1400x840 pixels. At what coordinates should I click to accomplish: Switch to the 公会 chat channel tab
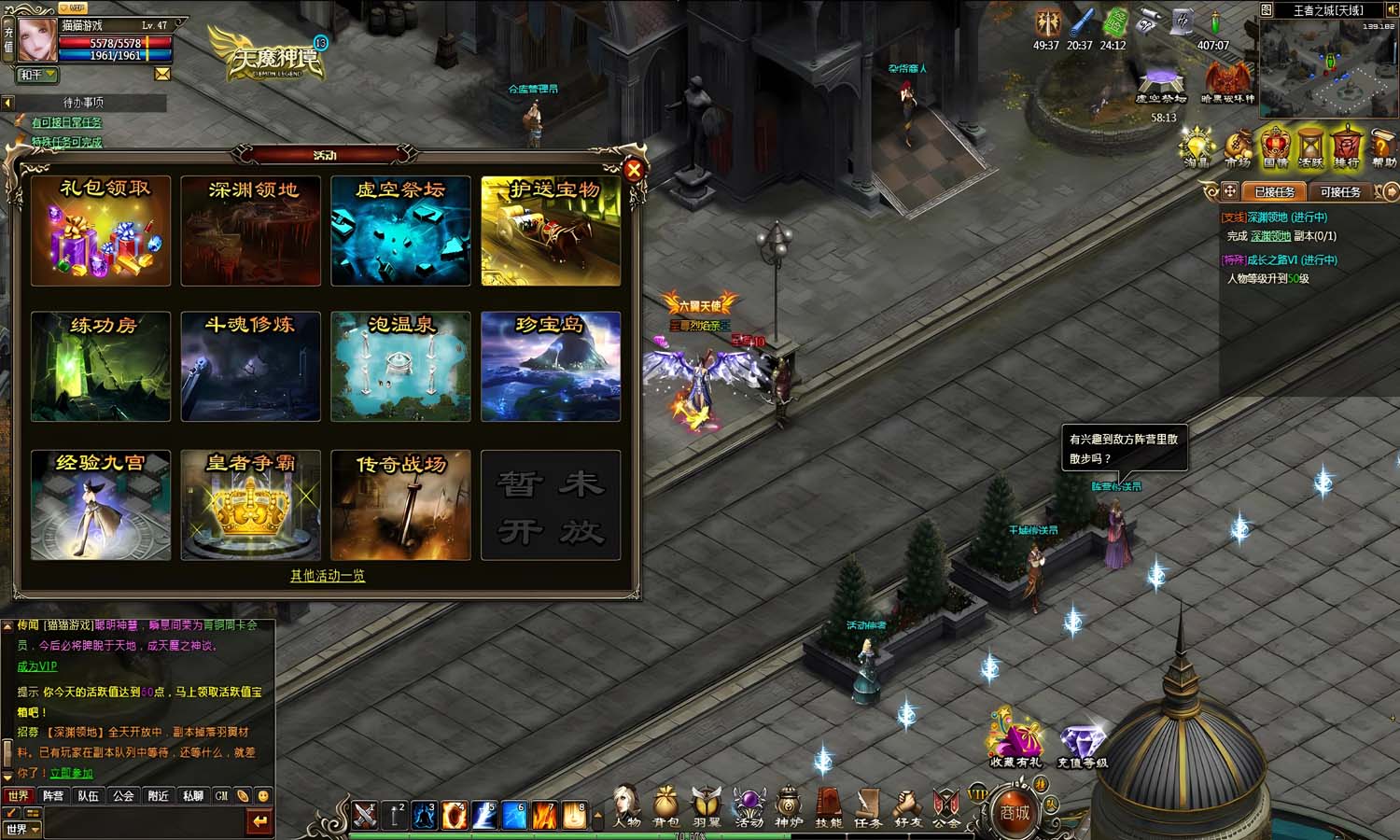(x=124, y=796)
